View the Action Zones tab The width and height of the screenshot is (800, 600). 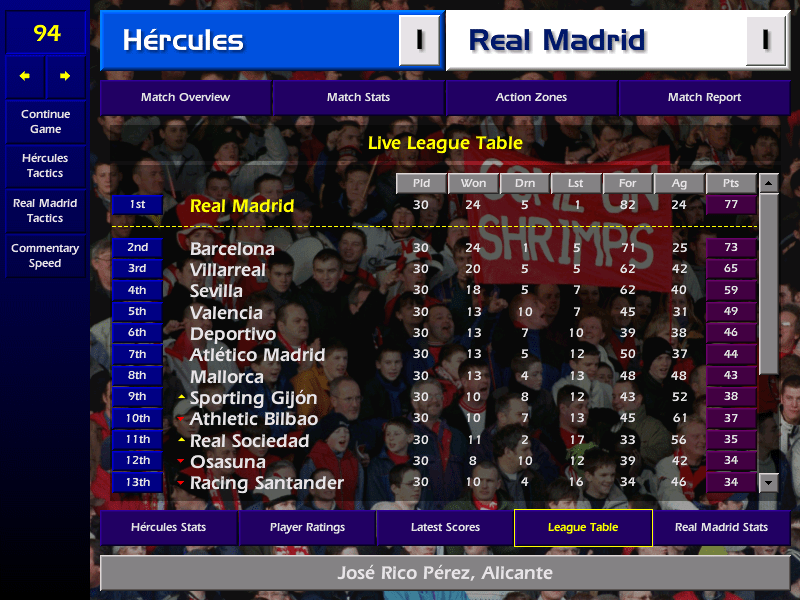coord(531,98)
